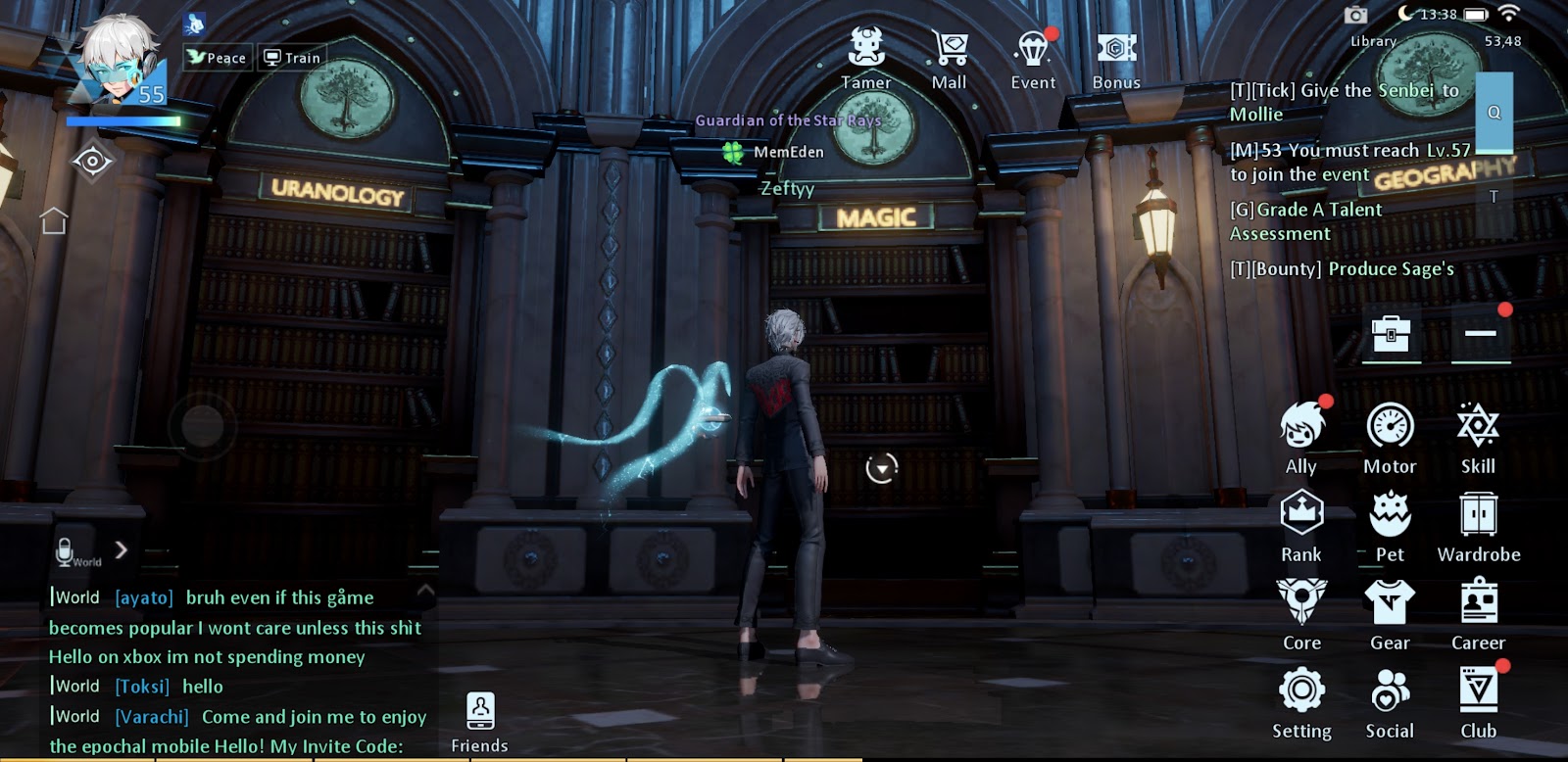Show the Rank leaderboard
Viewport: 1568px width, 762px height.
(1301, 525)
